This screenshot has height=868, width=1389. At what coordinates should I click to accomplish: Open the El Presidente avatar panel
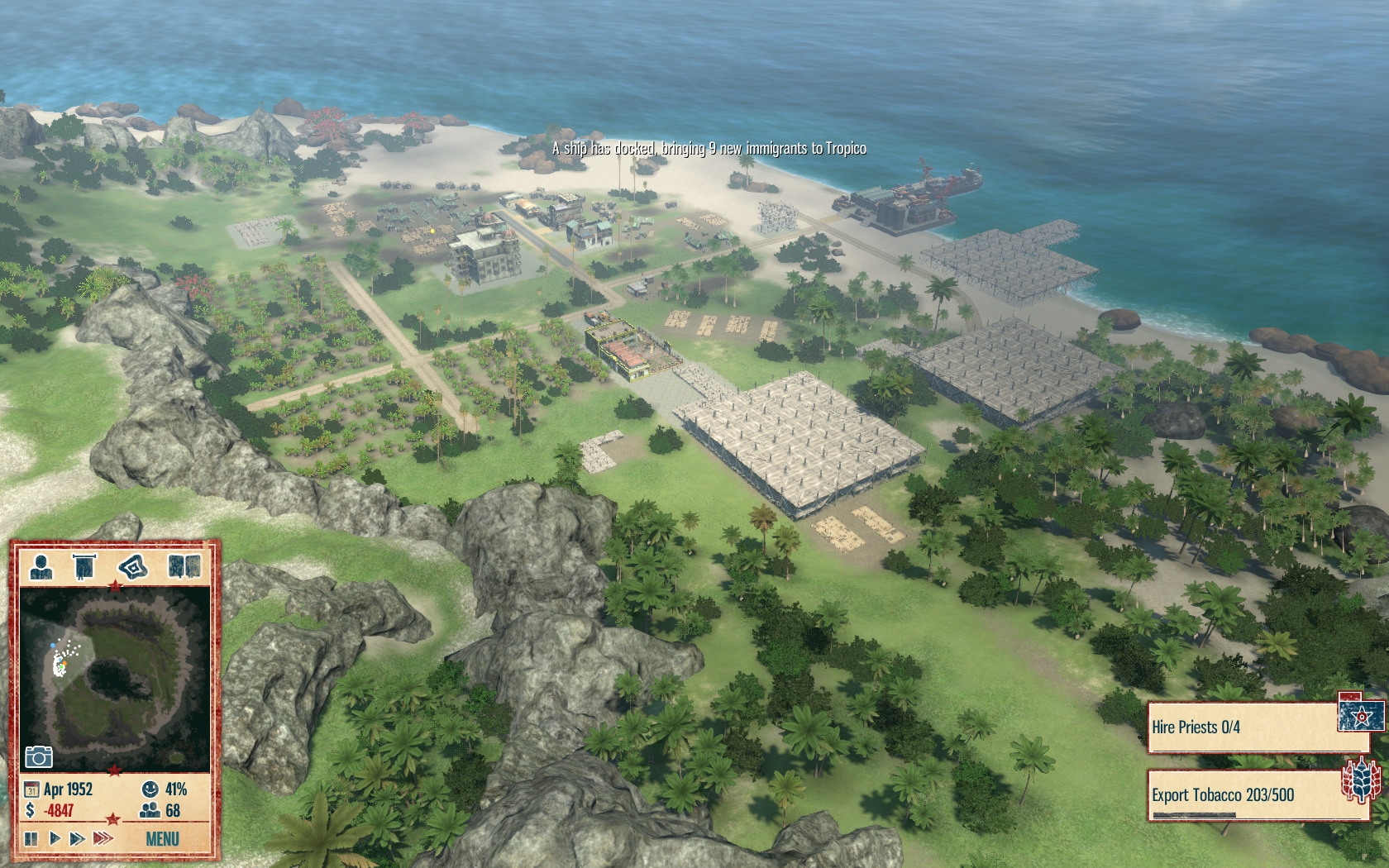click(x=41, y=566)
